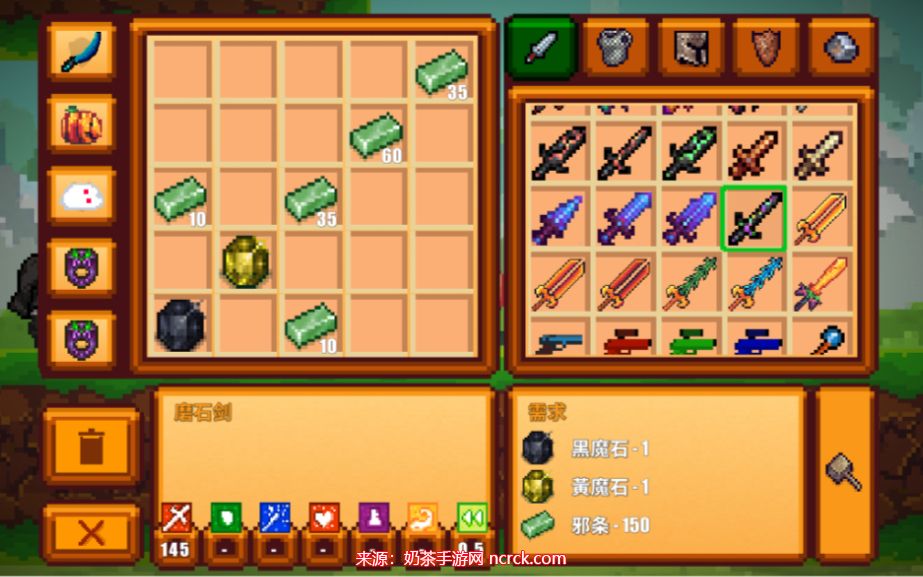This screenshot has height=577, width=923.
Task: Select the green bar stack of 60
Action: 378,135
